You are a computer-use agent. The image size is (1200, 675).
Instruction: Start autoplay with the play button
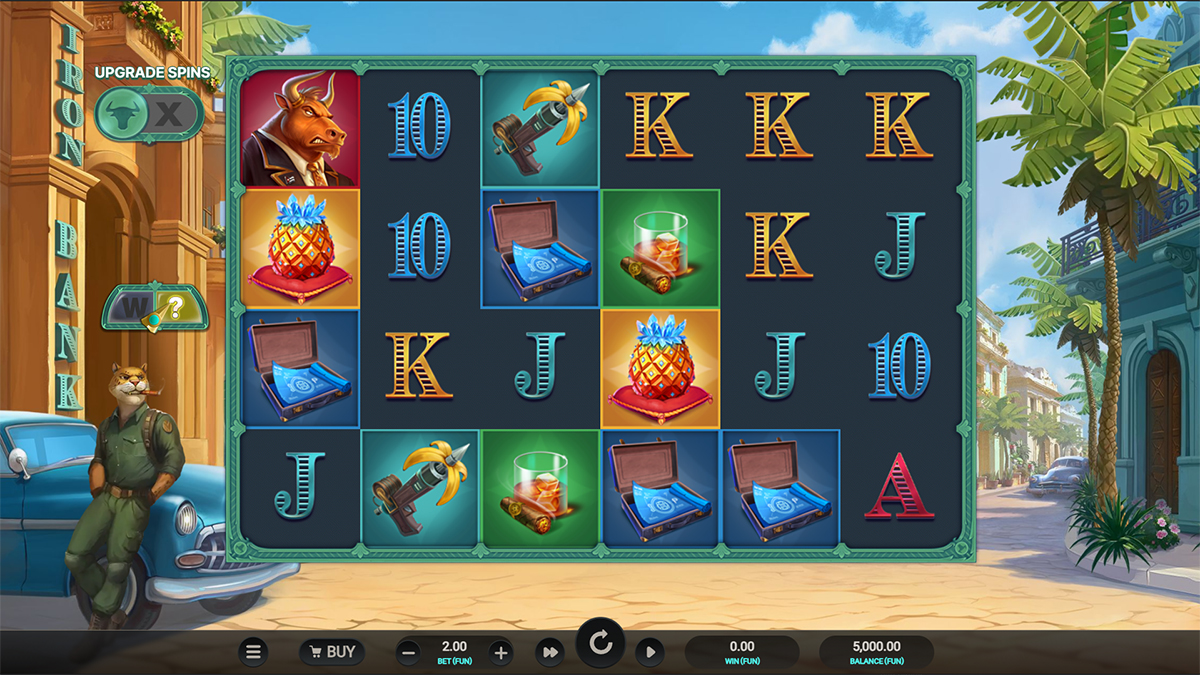(649, 652)
